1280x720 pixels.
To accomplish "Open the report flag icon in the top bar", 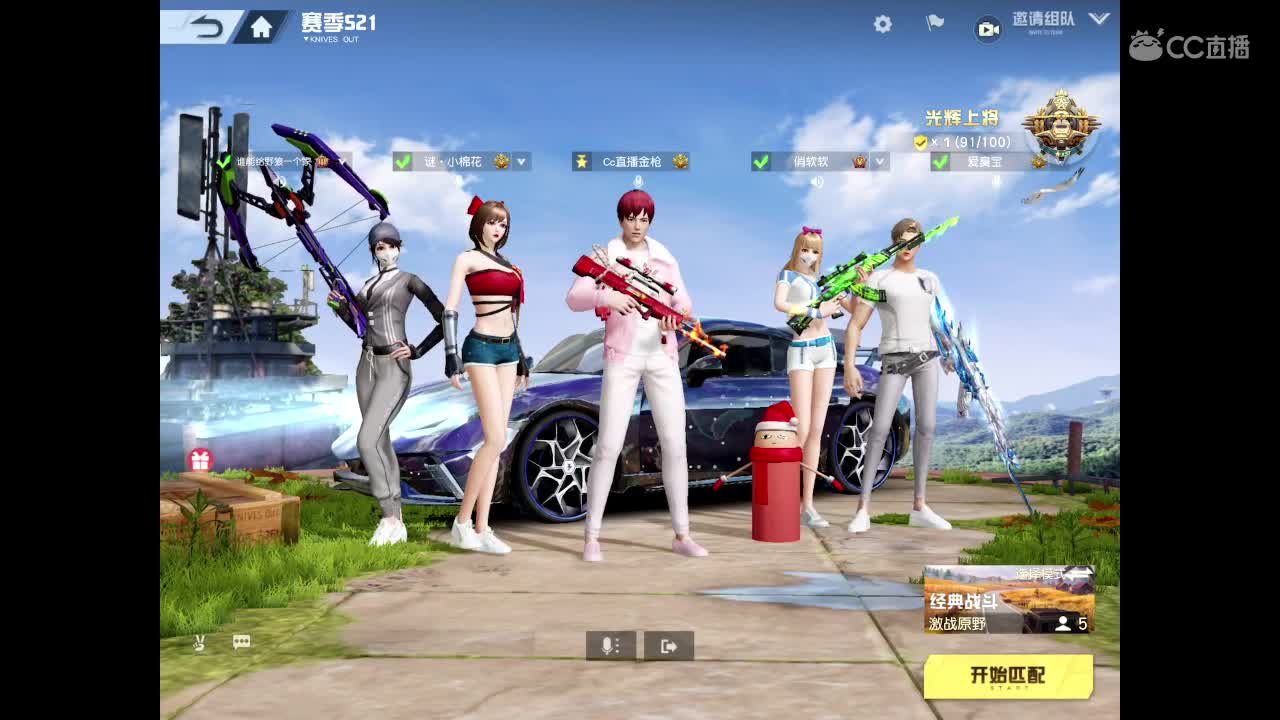I will point(933,23).
